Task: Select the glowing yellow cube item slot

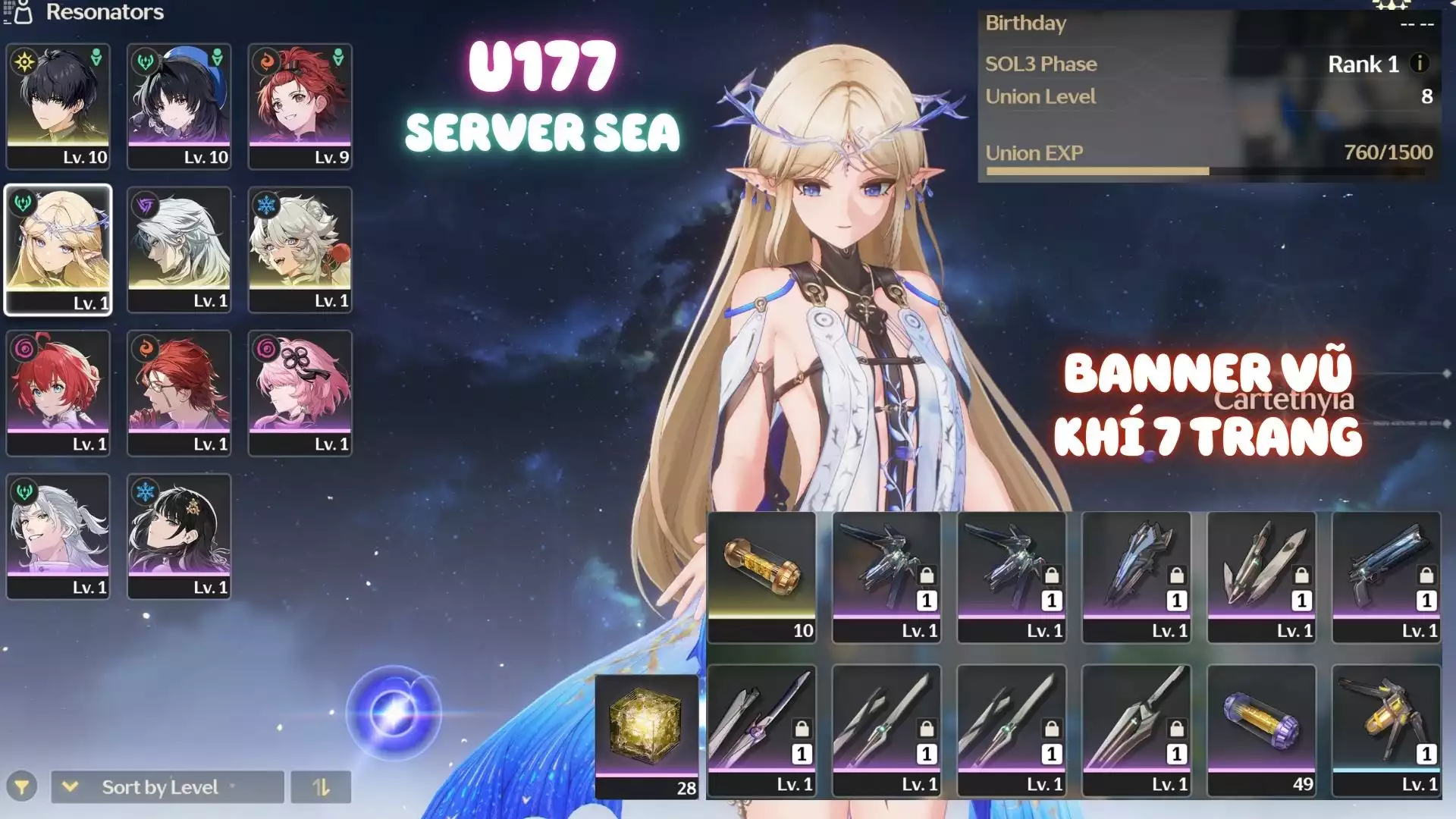Action: point(647,736)
